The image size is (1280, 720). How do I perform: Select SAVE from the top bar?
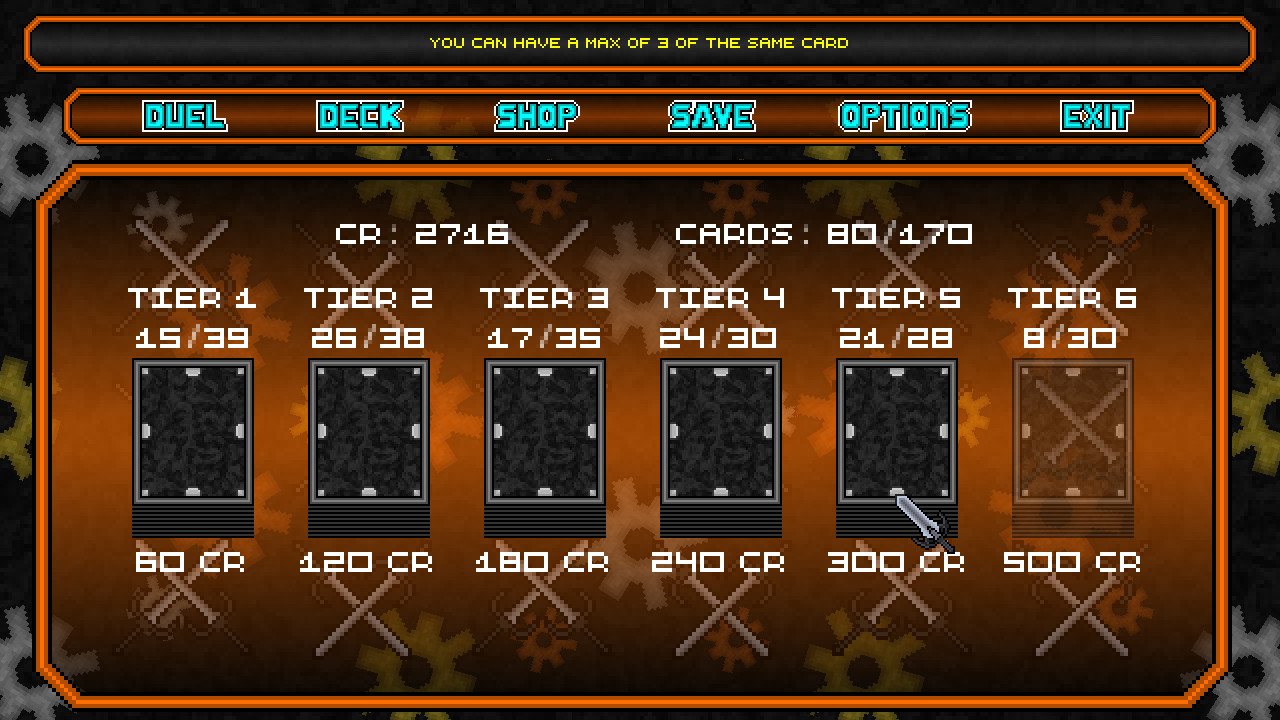click(712, 116)
